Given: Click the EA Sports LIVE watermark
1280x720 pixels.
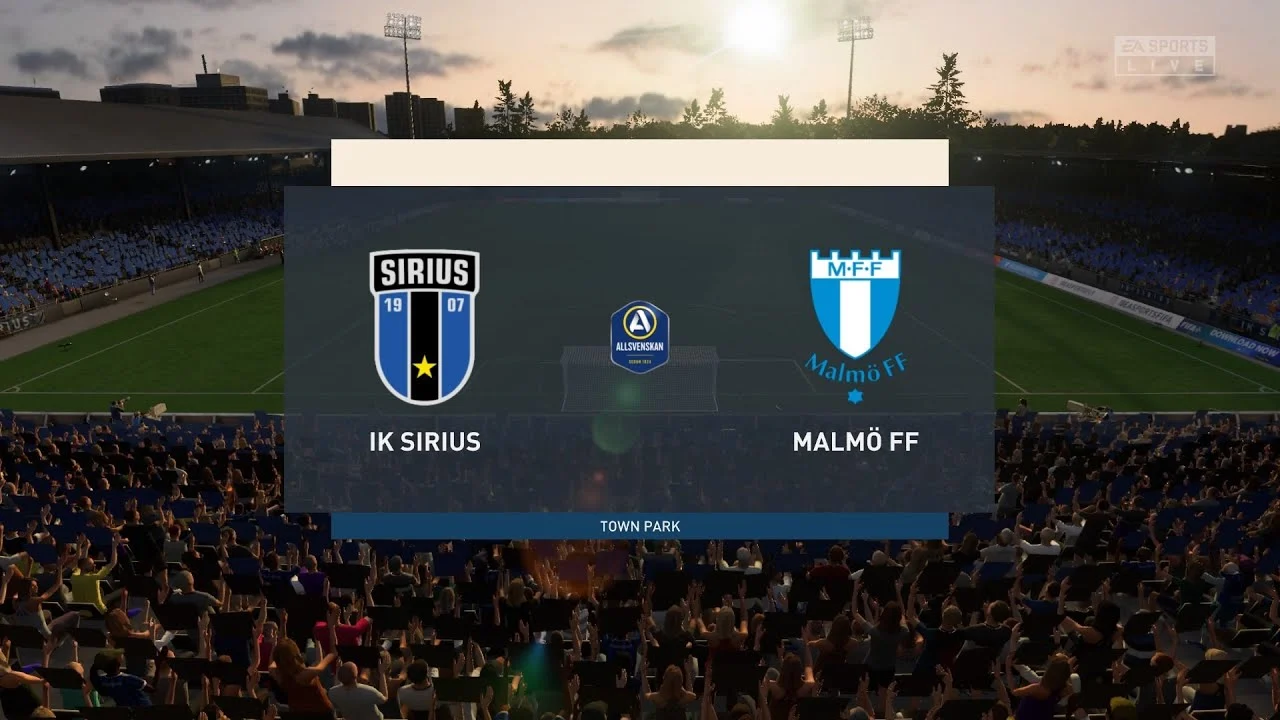Looking at the screenshot, I should click(x=1163, y=52).
